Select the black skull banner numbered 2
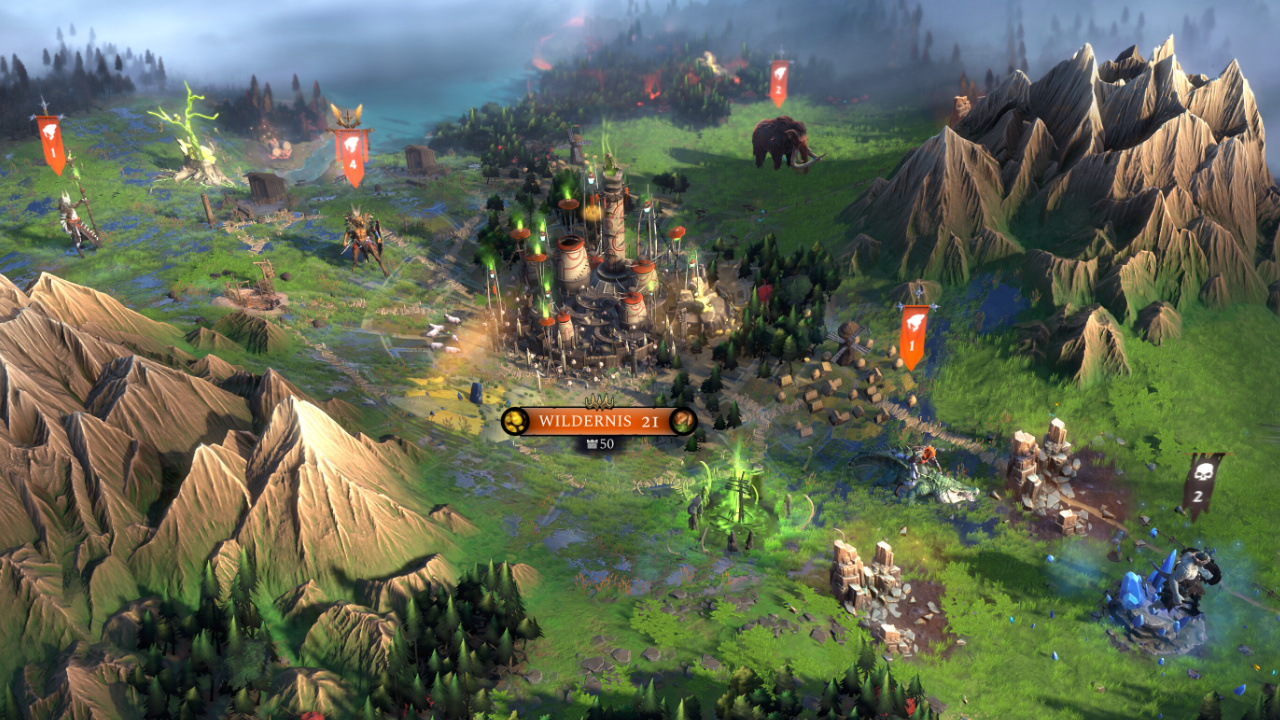 click(1201, 485)
